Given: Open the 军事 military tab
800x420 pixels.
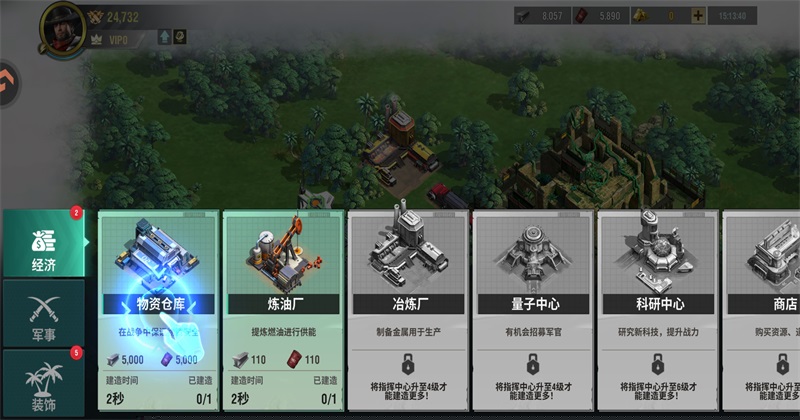Looking at the screenshot, I should coord(42,312).
